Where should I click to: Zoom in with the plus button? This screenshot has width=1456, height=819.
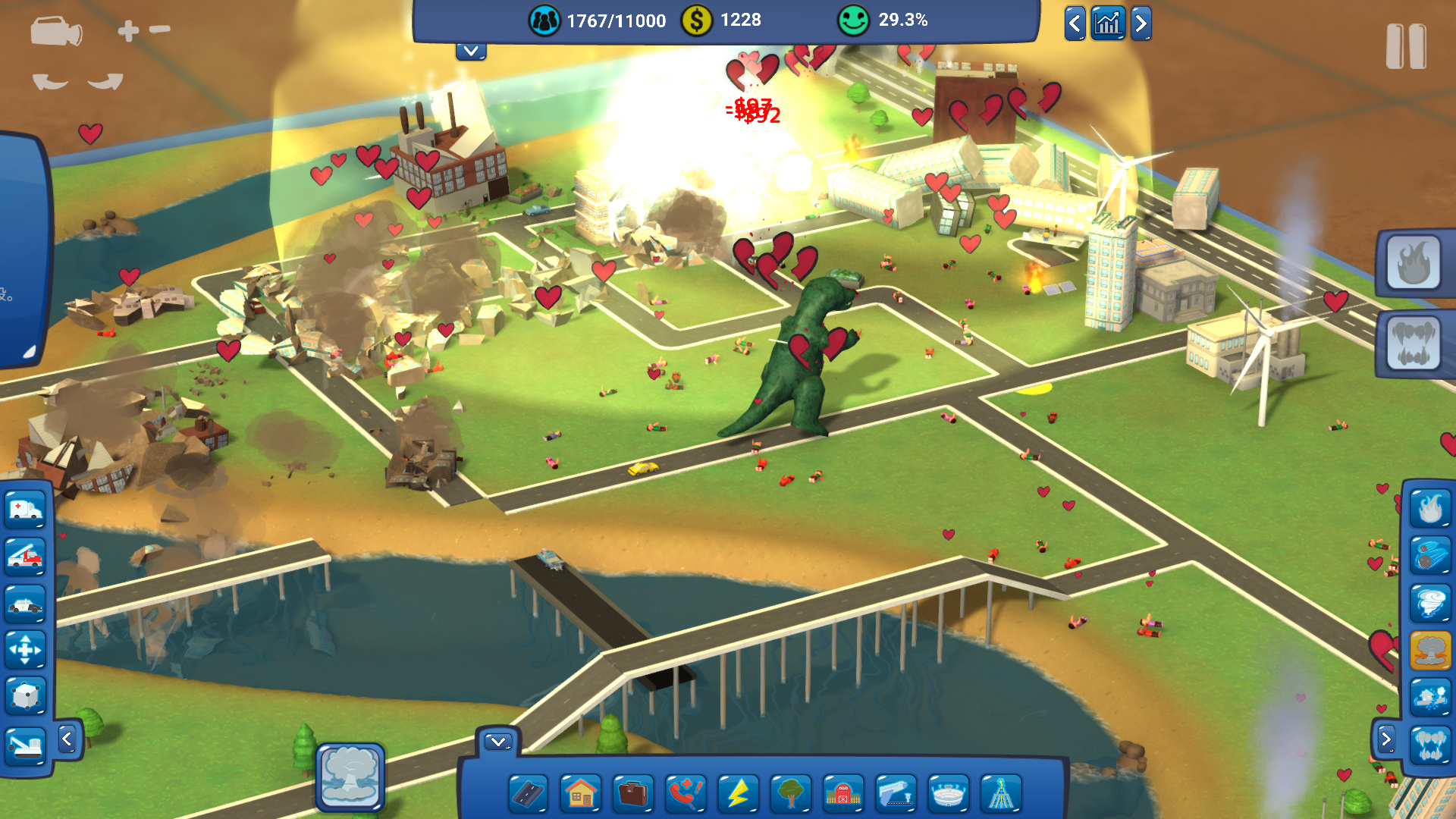(x=128, y=30)
